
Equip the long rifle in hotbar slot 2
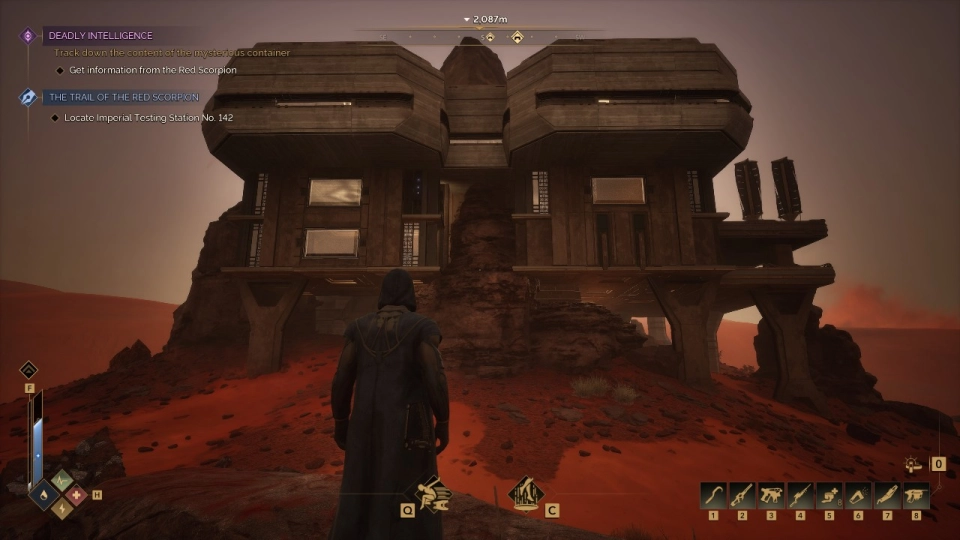(741, 494)
